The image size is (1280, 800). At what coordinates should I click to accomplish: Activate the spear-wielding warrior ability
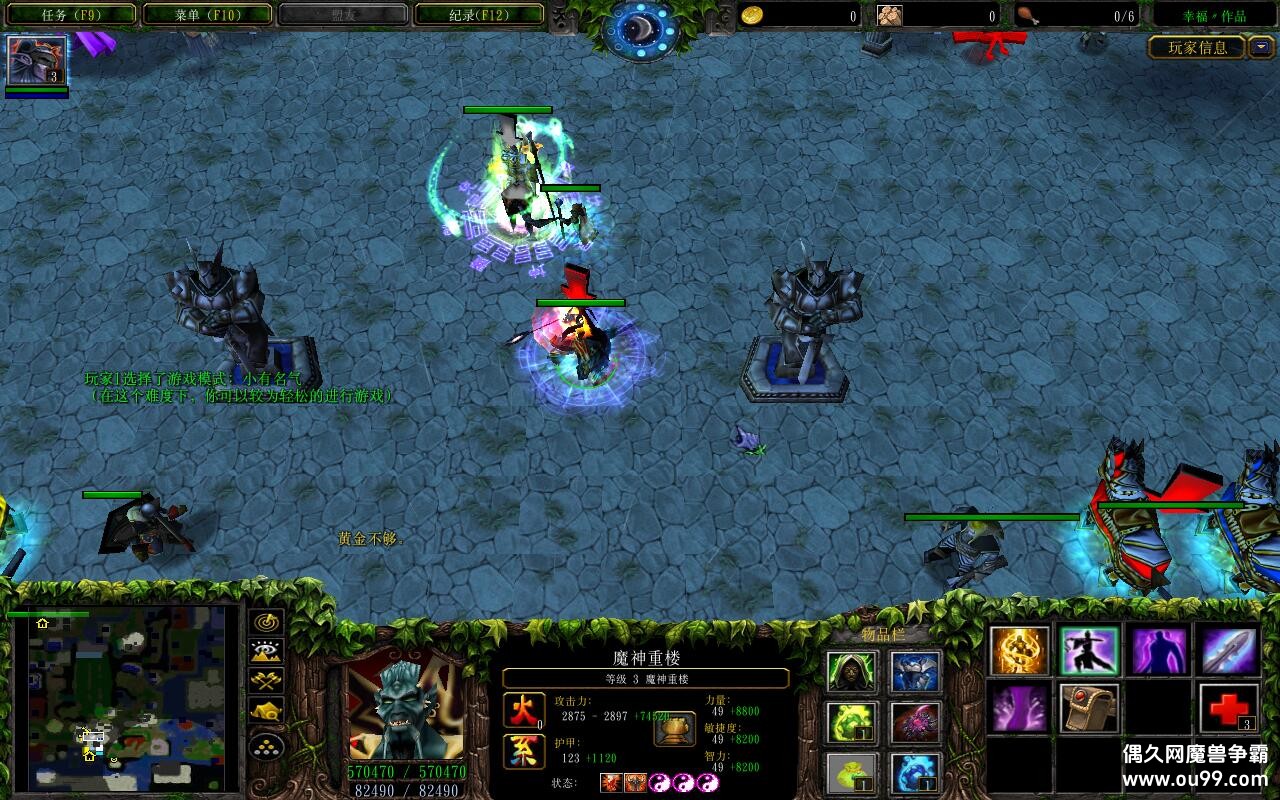(1089, 650)
